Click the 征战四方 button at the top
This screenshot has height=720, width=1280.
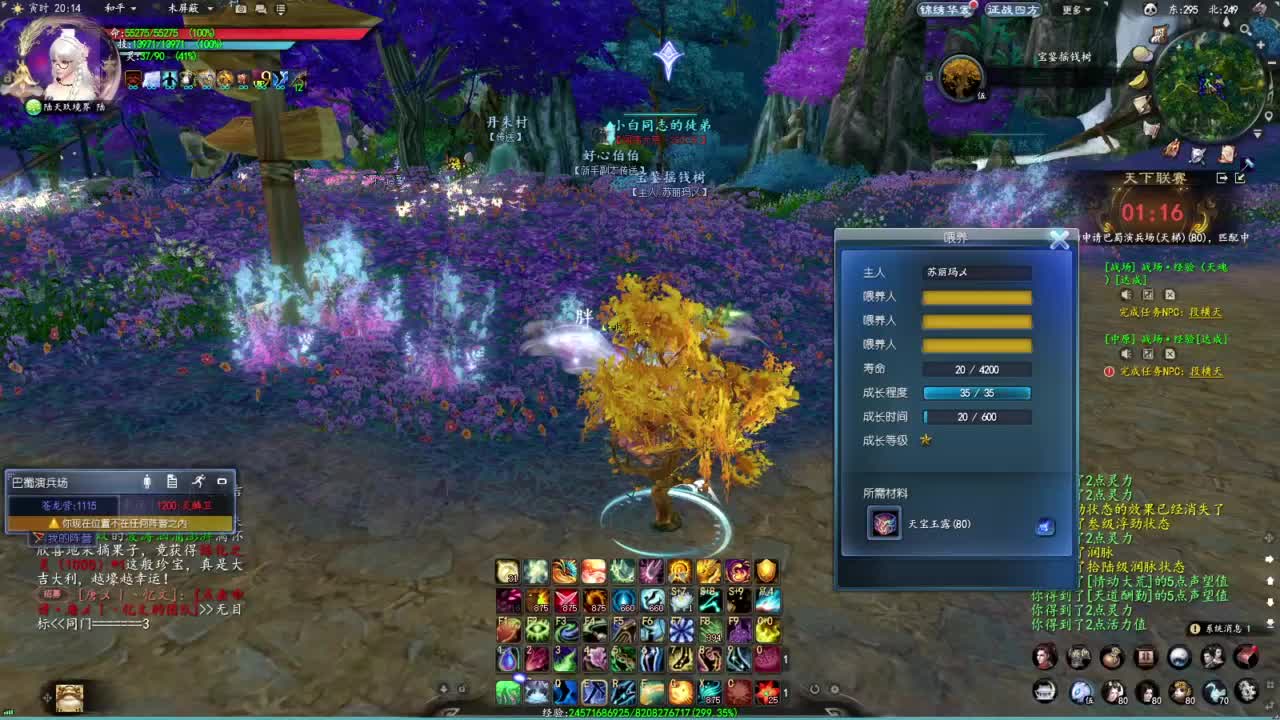click(x=1013, y=9)
